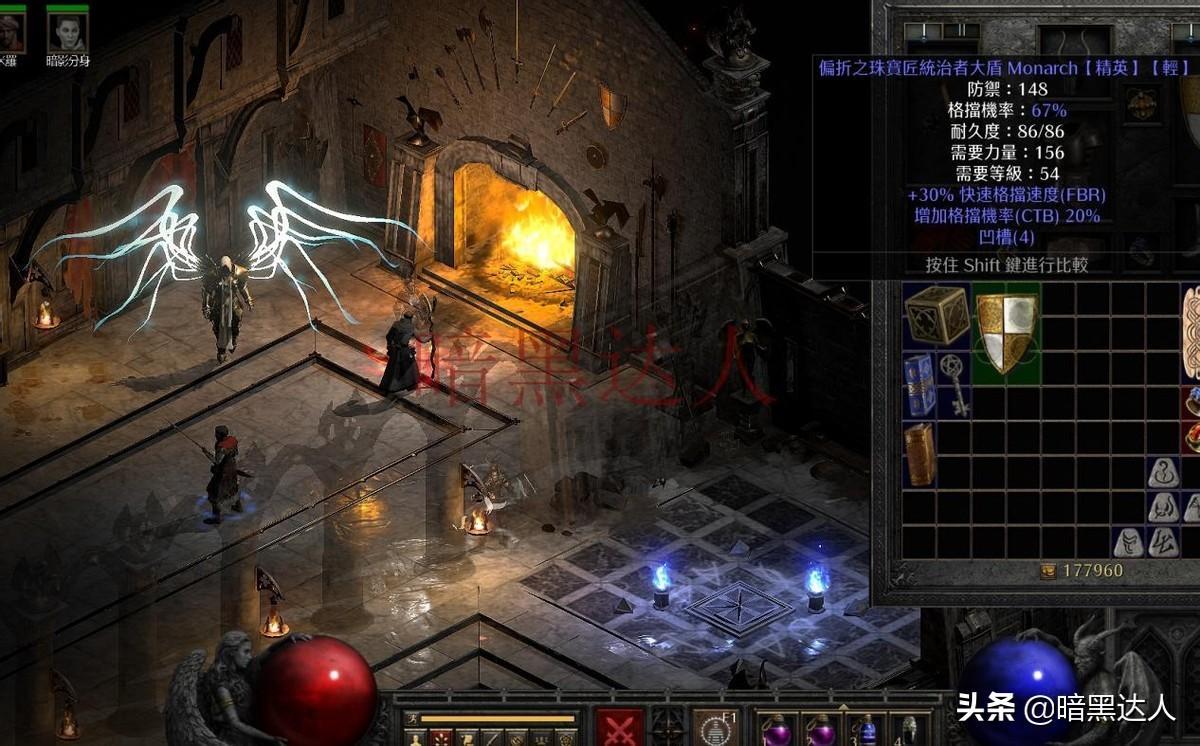Screen dimensions: 1200x746
Task: Select the mercenary portrait with turban
Action: click(10, 32)
